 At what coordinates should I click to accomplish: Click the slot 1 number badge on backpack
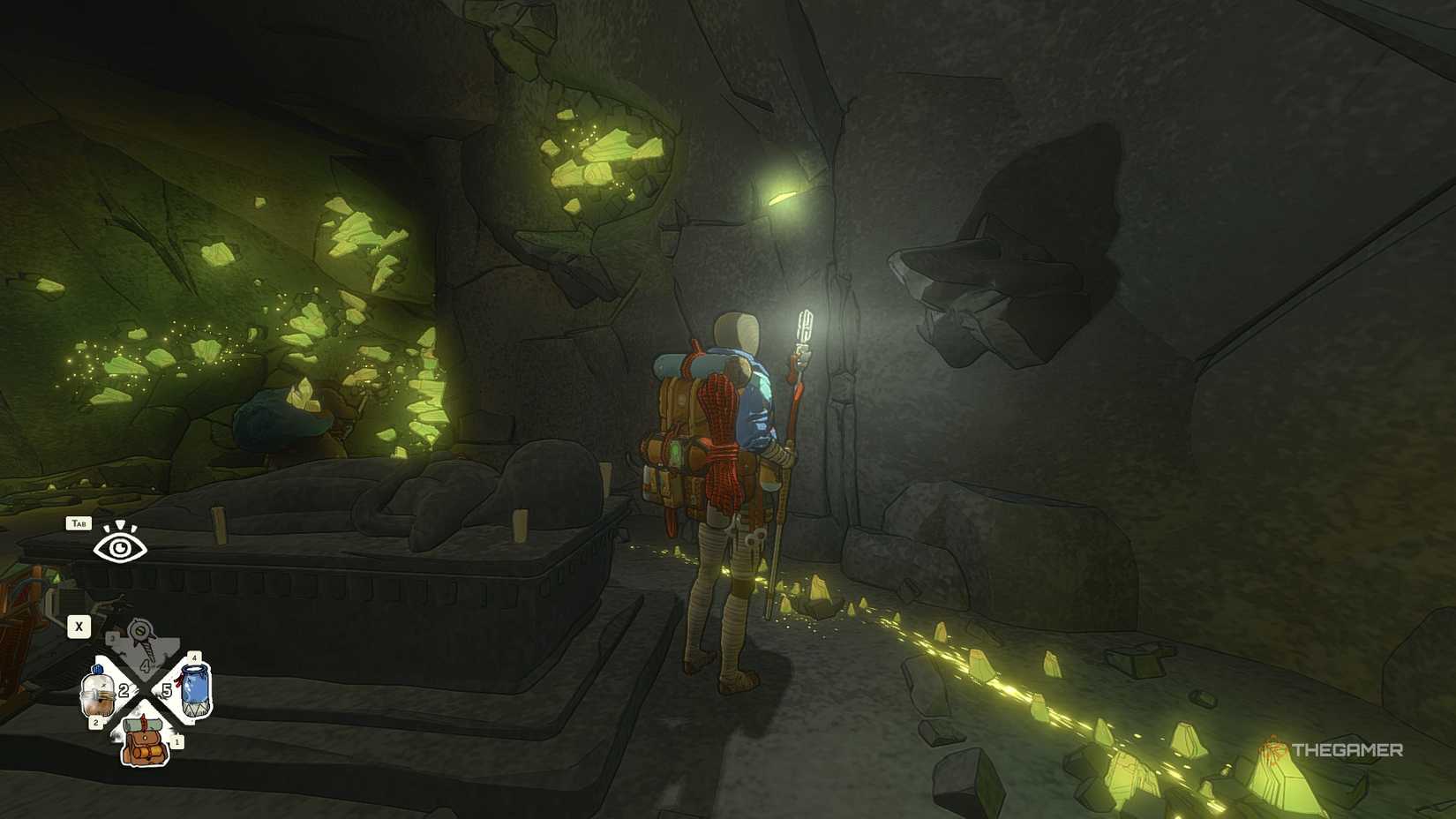pyautogui.click(x=177, y=742)
